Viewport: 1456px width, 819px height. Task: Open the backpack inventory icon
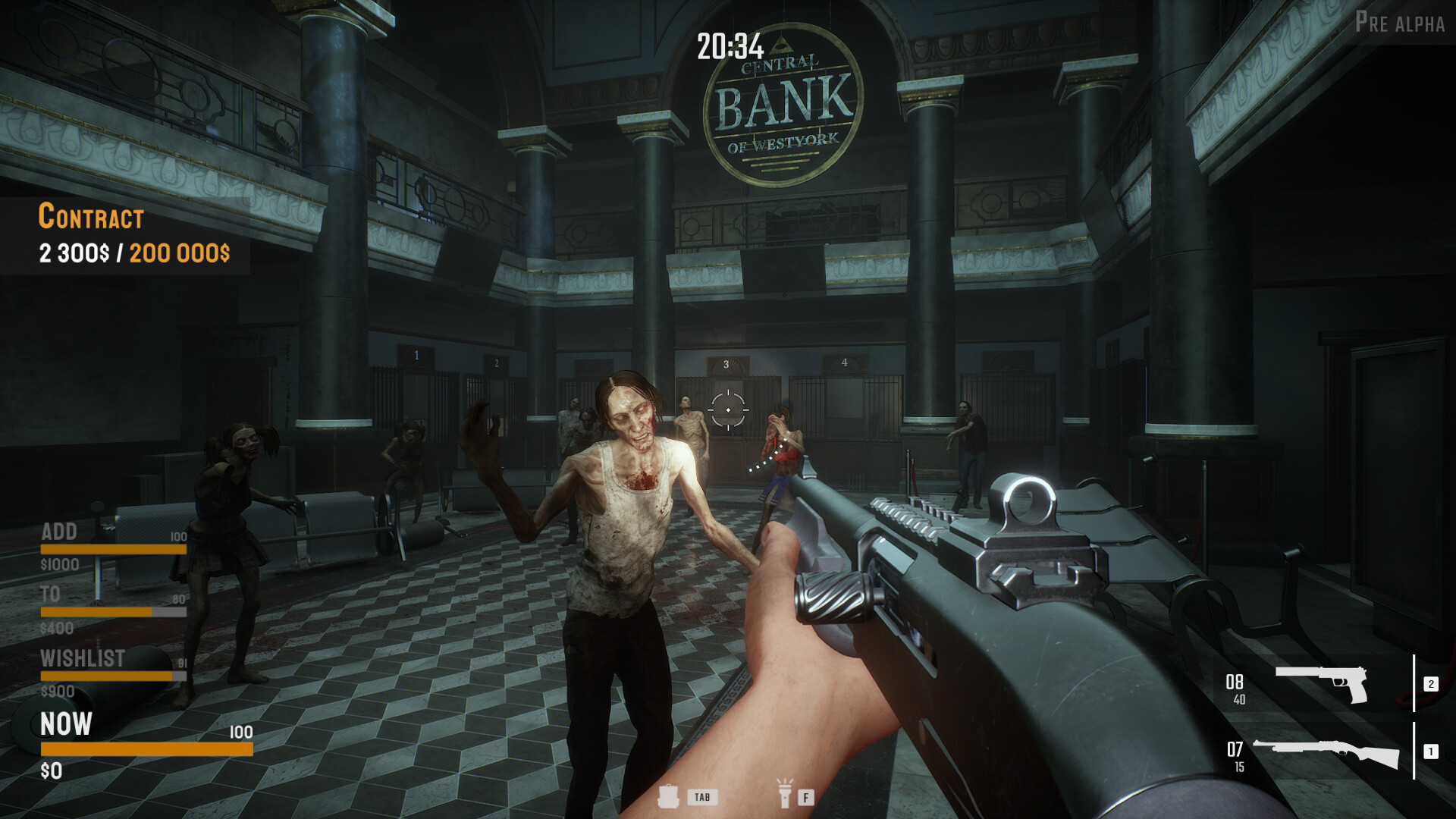tap(670, 798)
